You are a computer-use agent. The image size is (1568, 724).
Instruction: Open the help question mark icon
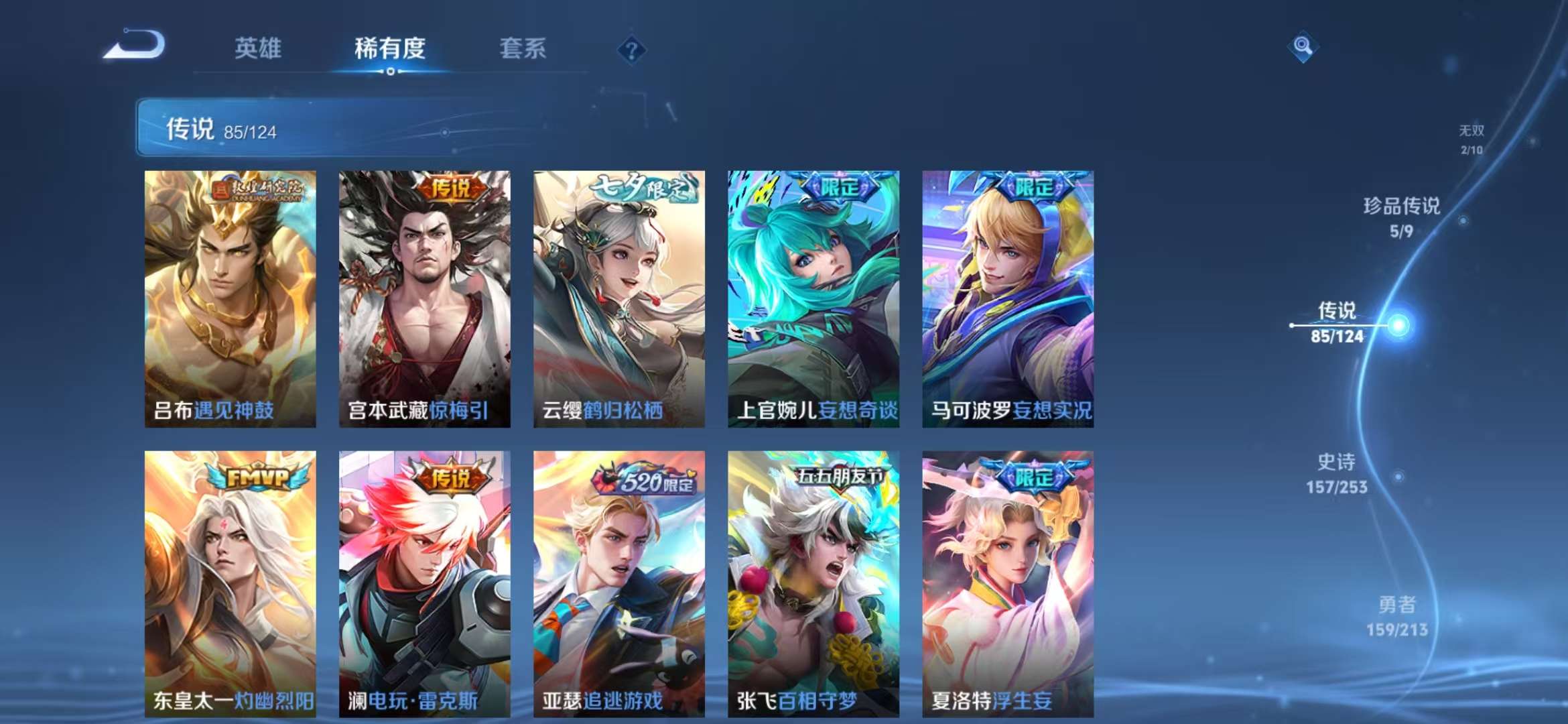(x=631, y=48)
